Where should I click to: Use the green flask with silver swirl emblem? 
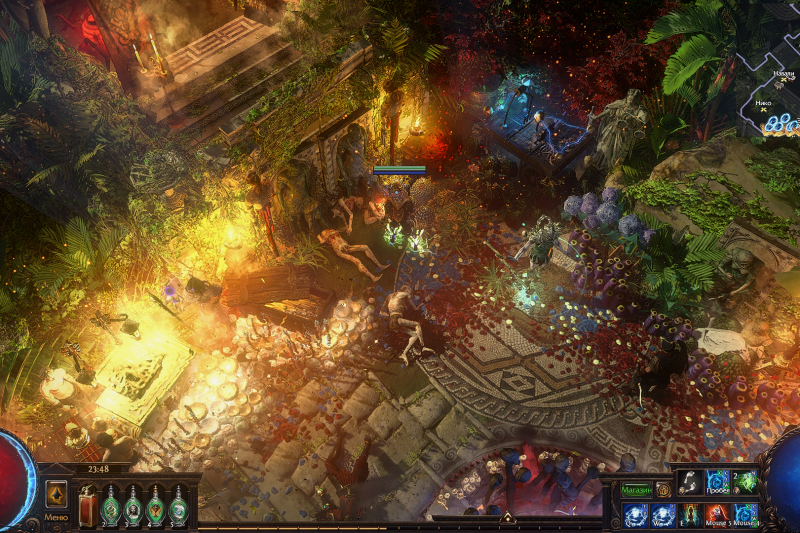coord(178,506)
